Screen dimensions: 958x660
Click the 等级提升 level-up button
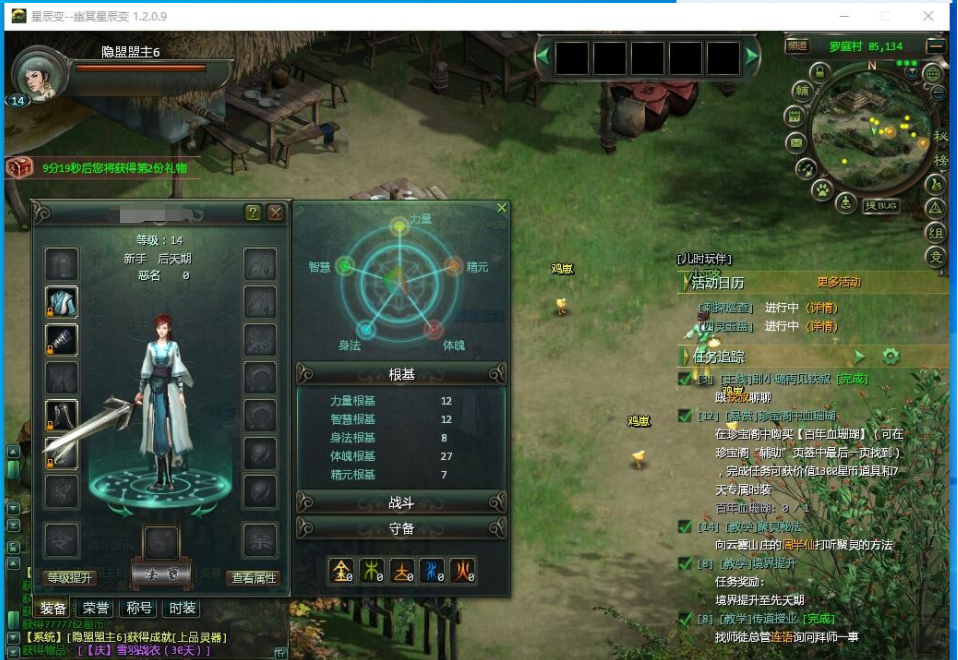tap(70, 577)
